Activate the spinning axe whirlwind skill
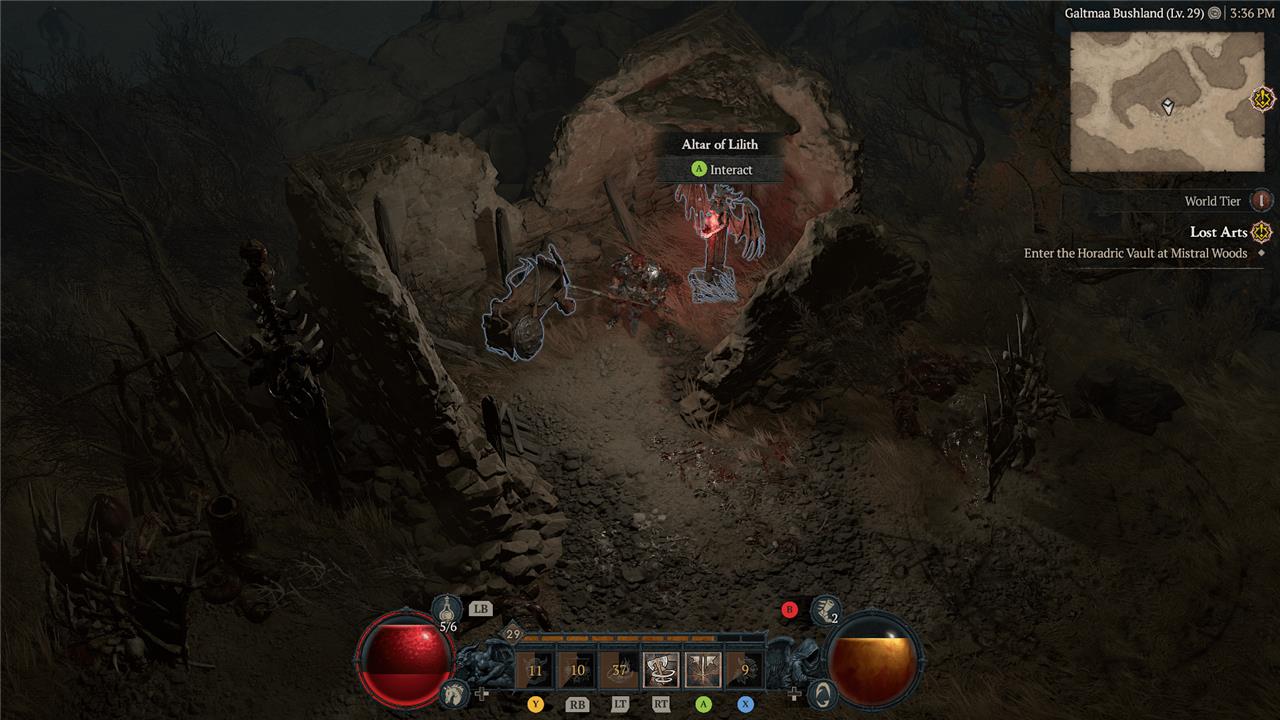Image resolution: width=1280 pixels, height=720 pixels. (661, 670)
